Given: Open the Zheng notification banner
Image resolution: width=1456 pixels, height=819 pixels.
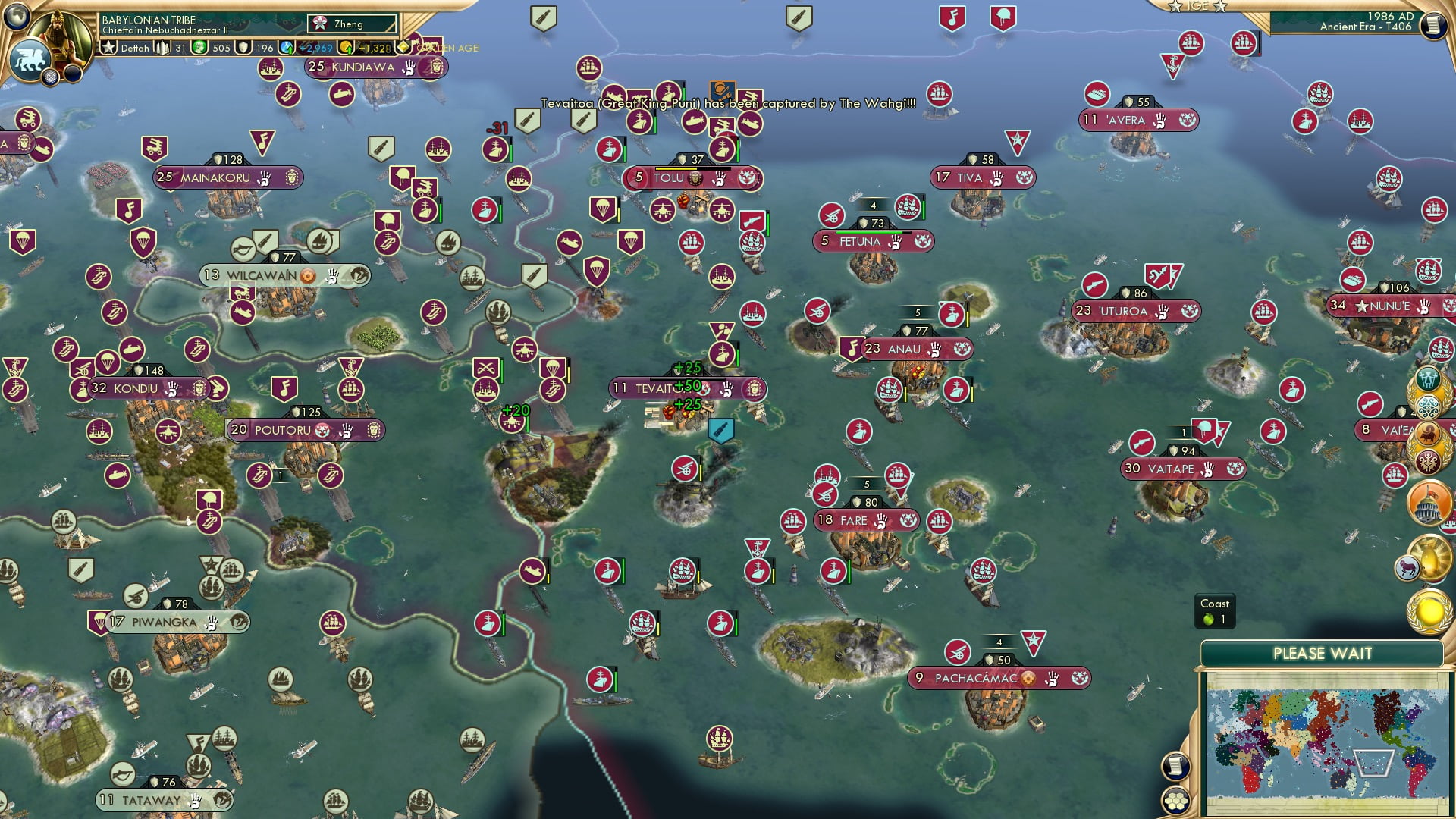Looking at the screenshot, I should pyautogui.click(x=351, y=25).
